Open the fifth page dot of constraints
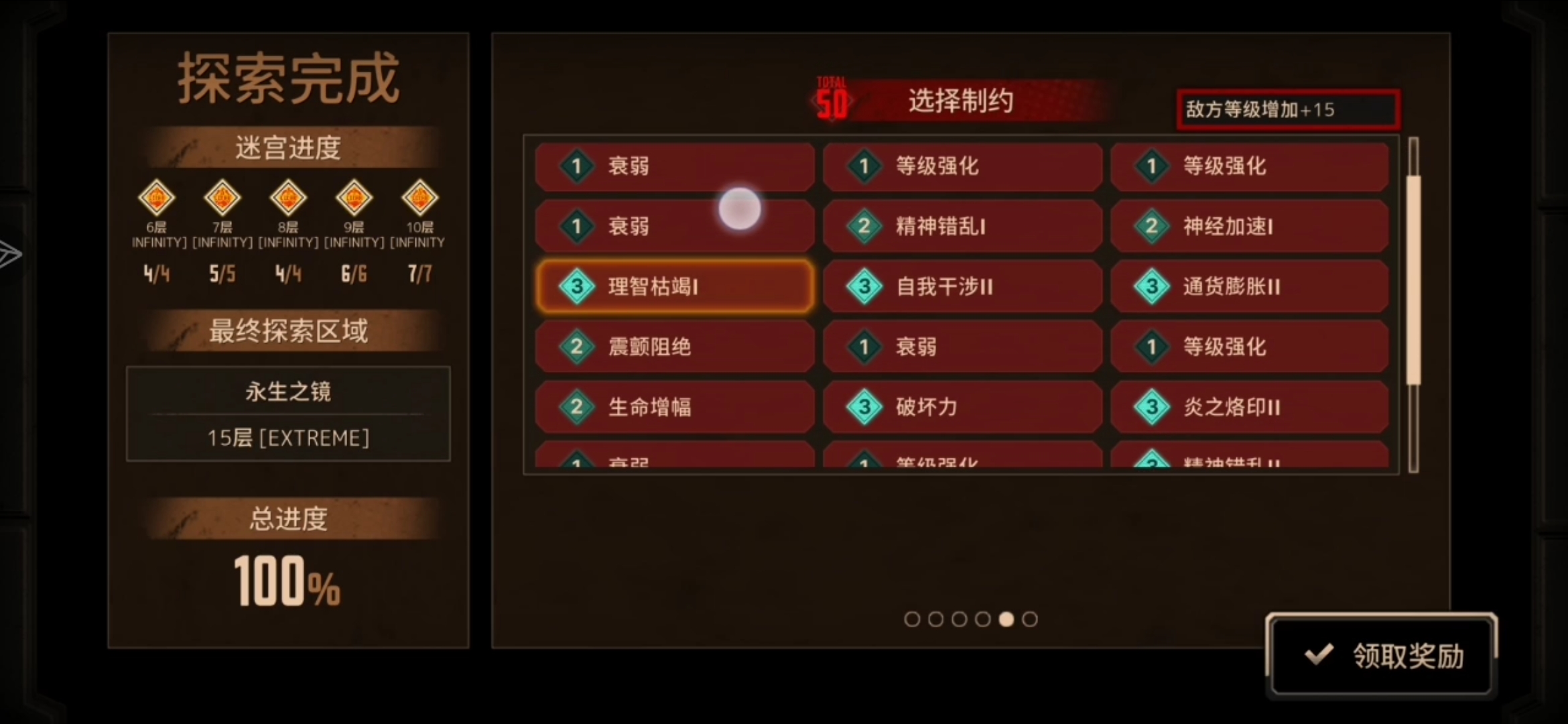The image size is (1568, 724). point(1006,620)
